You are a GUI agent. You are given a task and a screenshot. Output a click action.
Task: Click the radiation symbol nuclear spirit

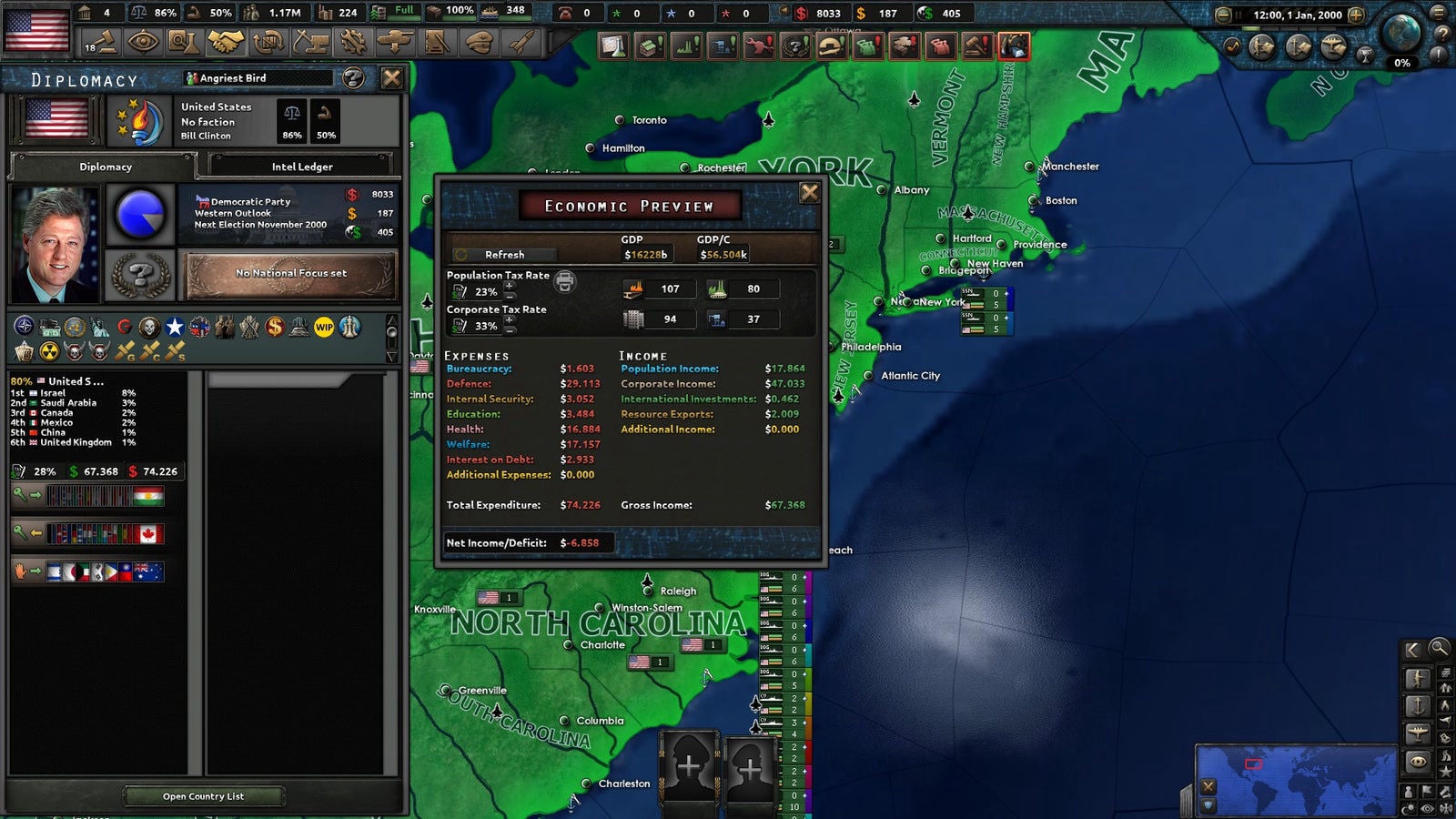49,350
